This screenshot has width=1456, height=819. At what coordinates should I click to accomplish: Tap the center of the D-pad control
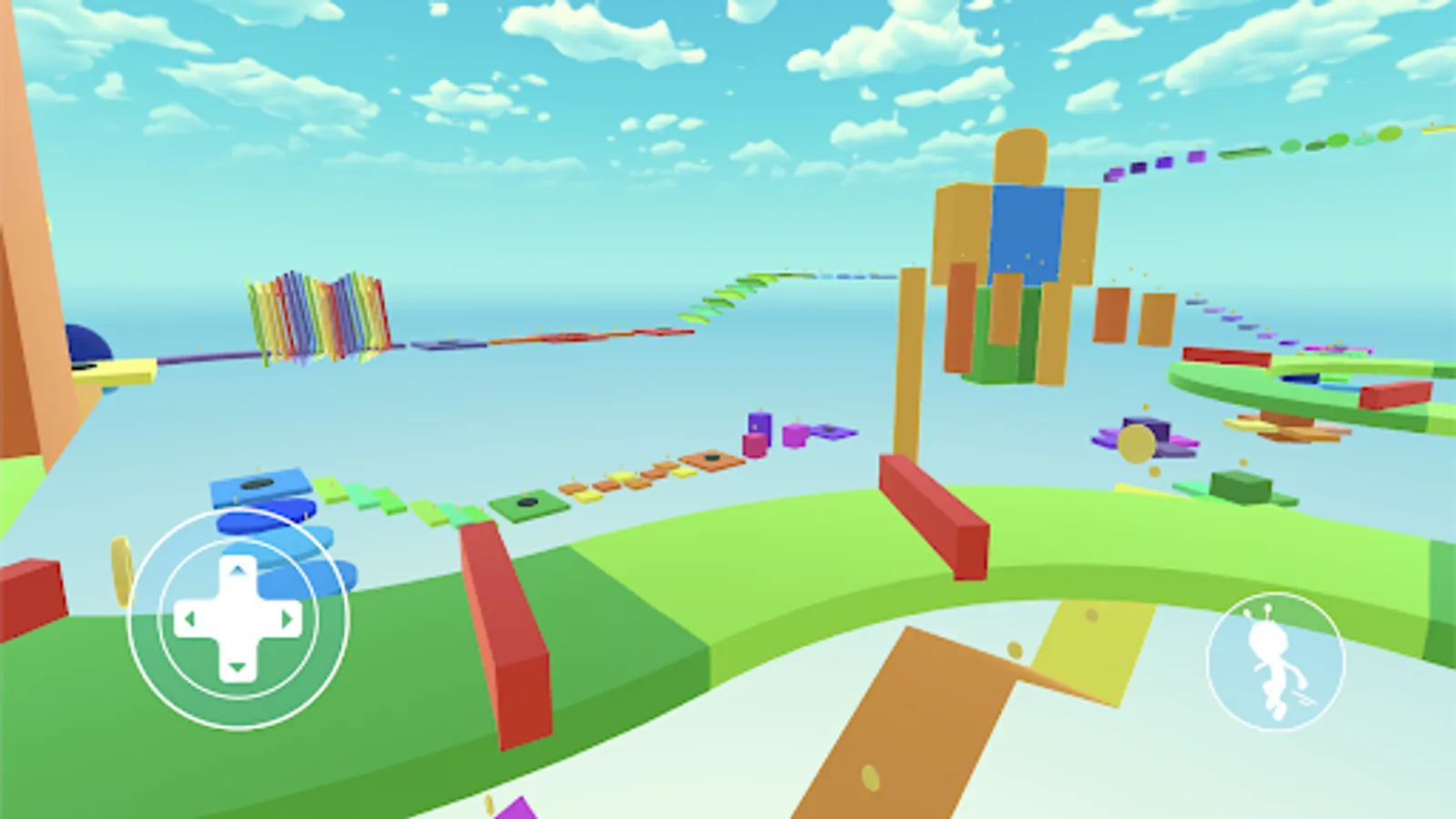(238, 619)
